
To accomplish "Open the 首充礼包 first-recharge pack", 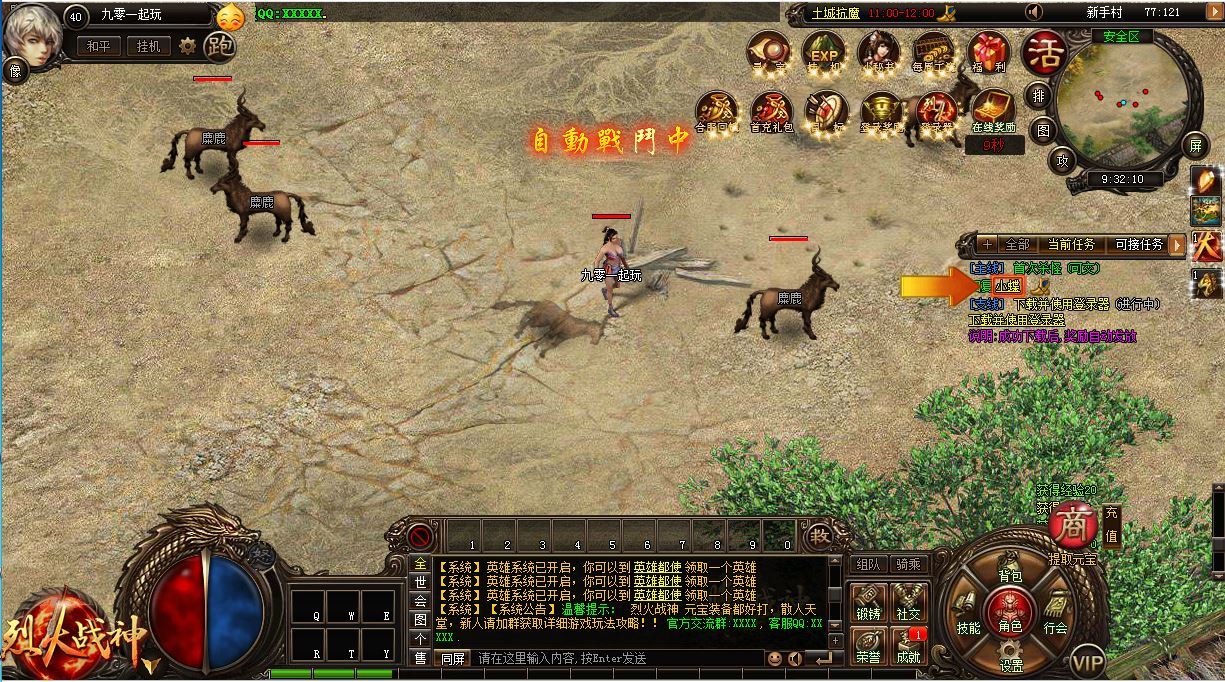I will (771, 110).
